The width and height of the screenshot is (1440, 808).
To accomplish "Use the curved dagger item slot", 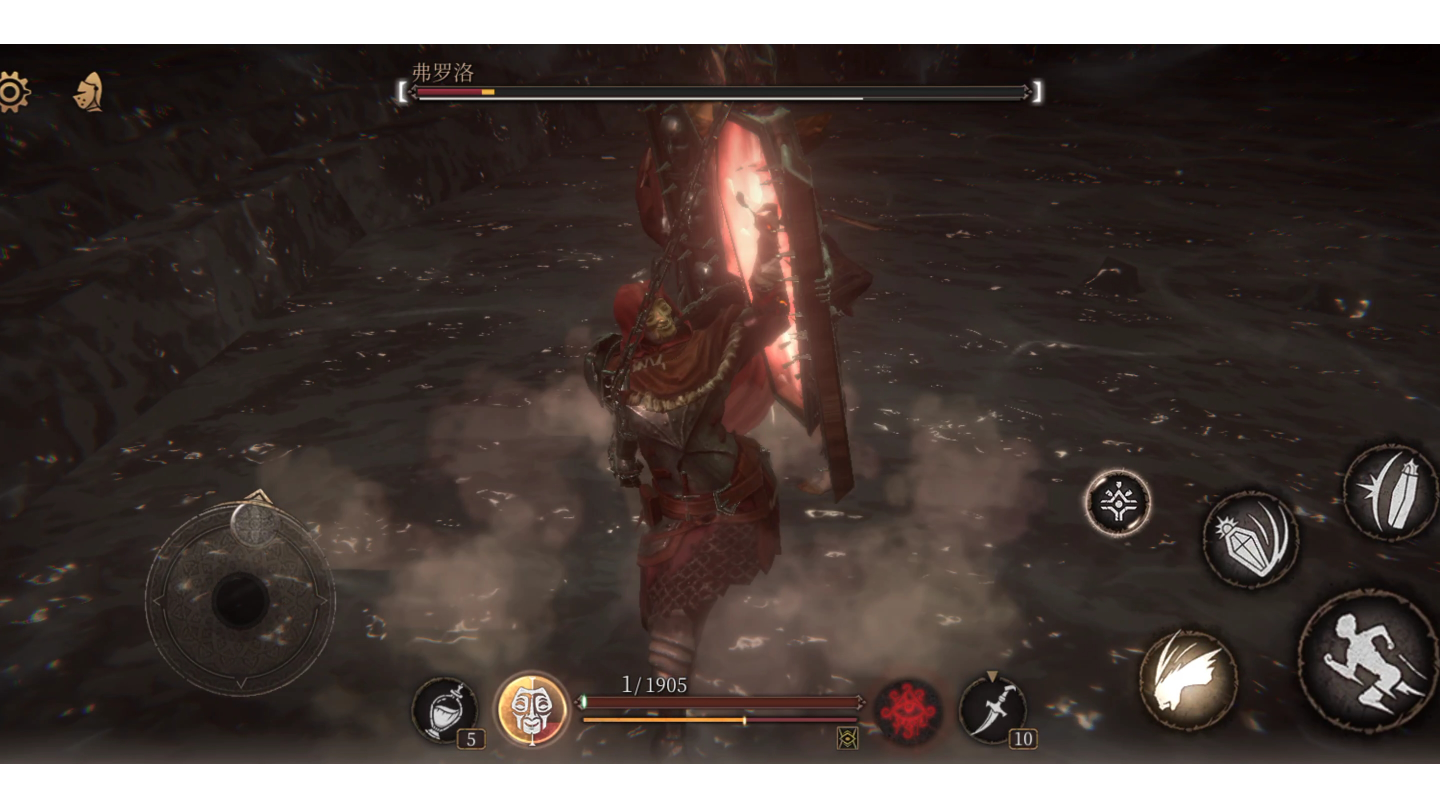I will 992,710.
